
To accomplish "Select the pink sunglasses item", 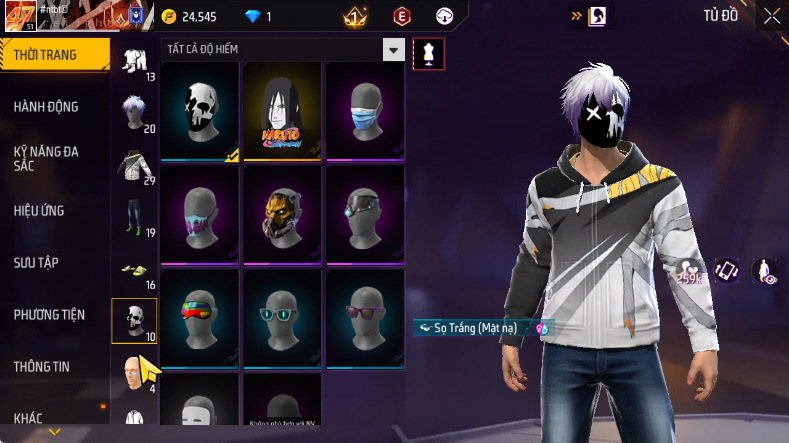I will (x=365, y=318).
